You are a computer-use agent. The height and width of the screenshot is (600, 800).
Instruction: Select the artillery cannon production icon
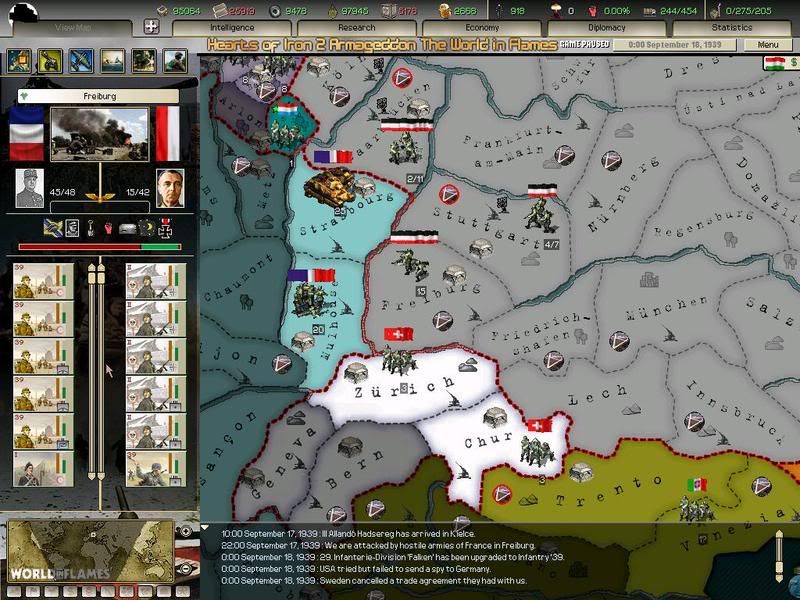click(49, 61)
